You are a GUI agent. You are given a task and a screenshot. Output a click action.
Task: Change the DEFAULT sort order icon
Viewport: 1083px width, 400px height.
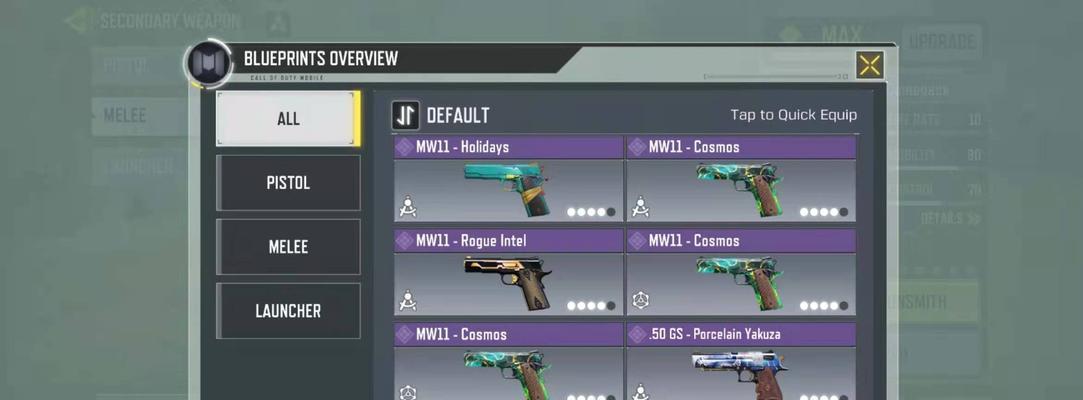(405, 115)
